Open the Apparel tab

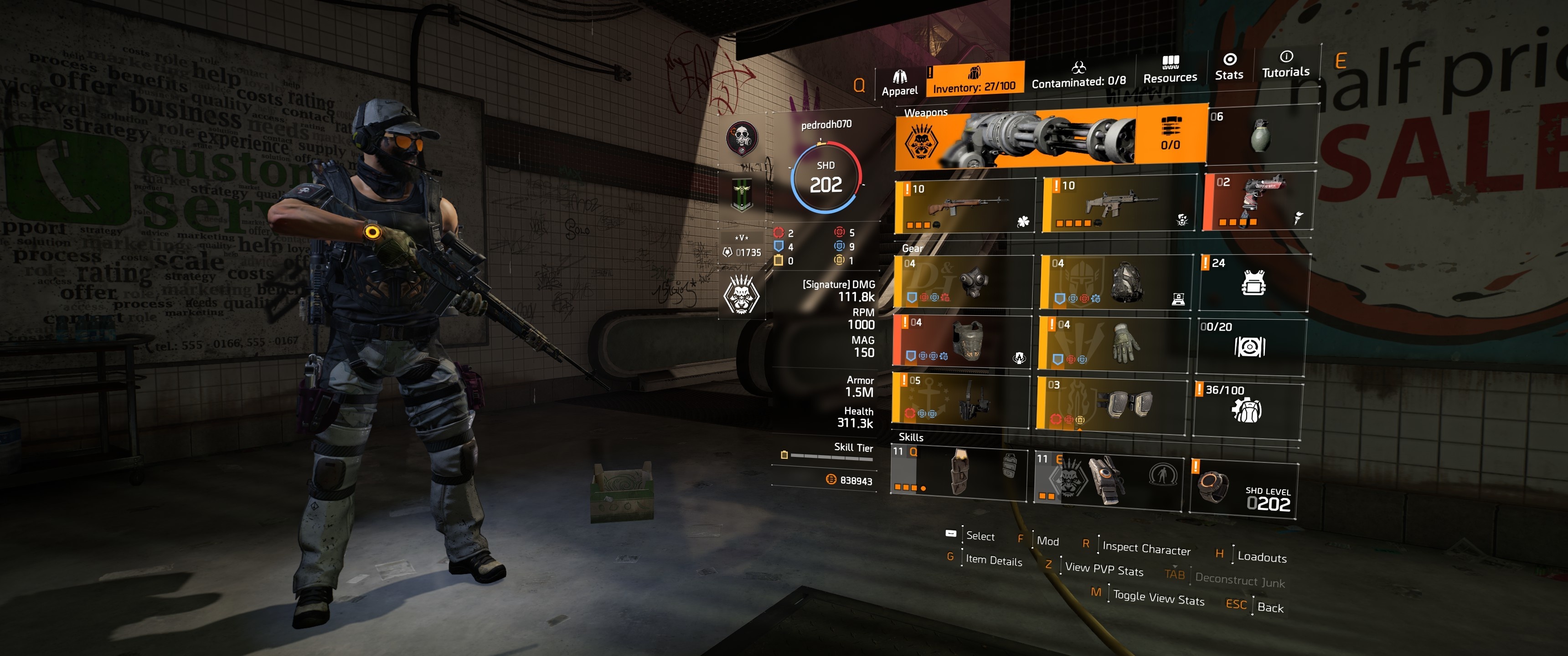coord(899,83)
